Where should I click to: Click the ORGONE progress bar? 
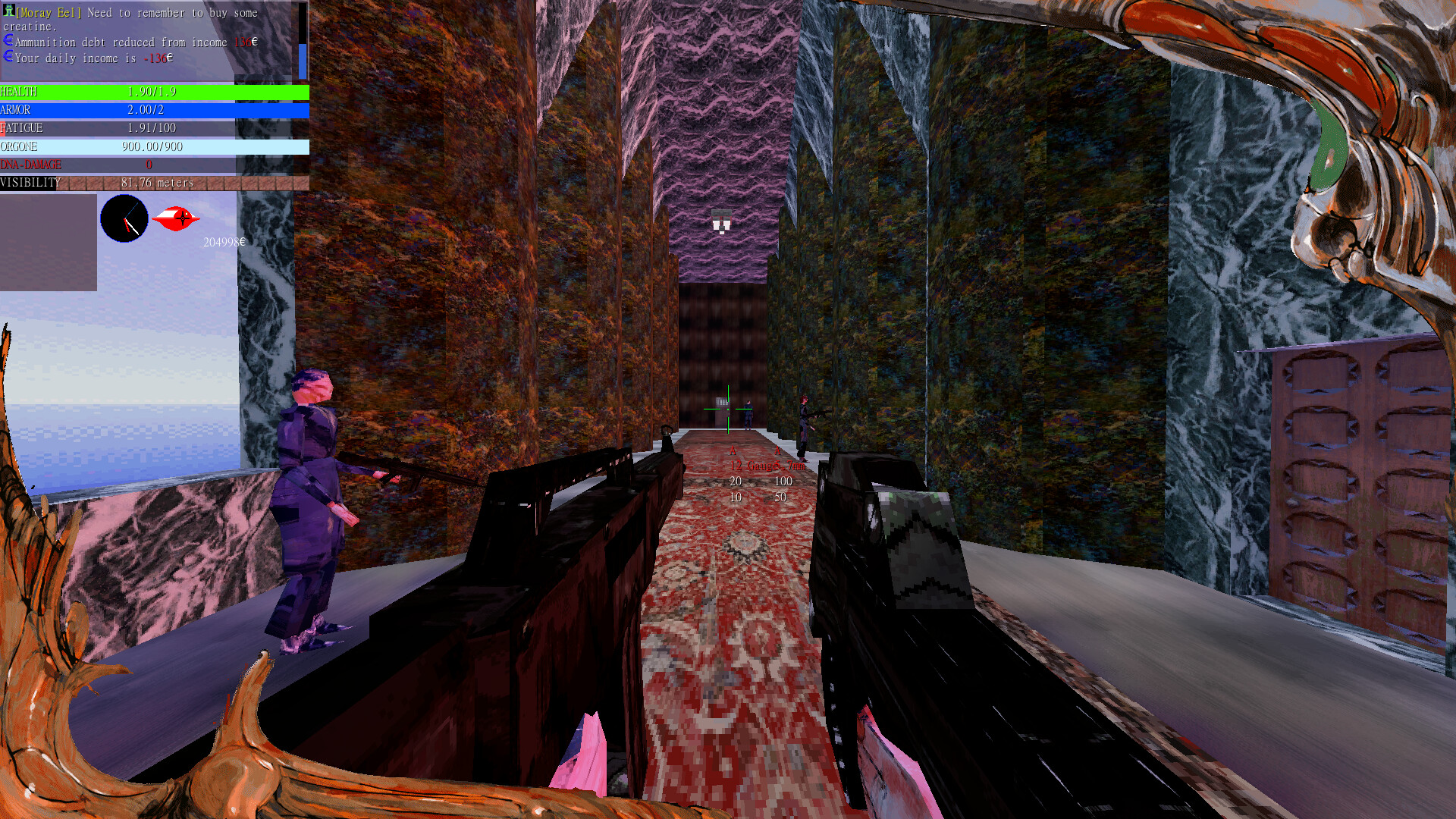tap(152, 146)
